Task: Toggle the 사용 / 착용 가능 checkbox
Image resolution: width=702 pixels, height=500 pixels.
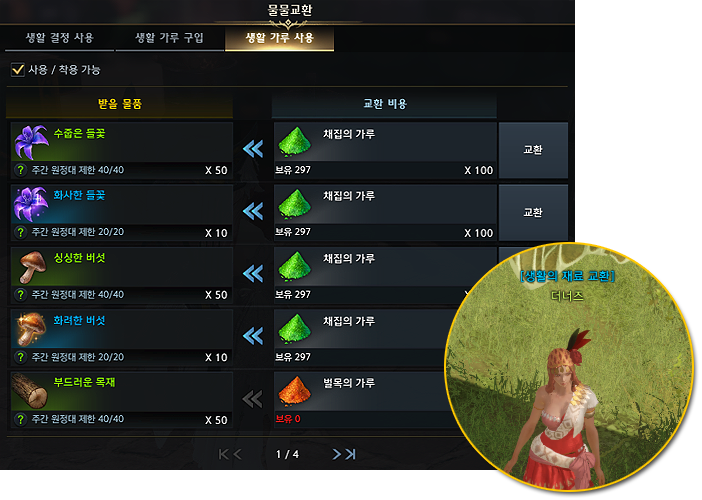Action: (x=18, y=70)
